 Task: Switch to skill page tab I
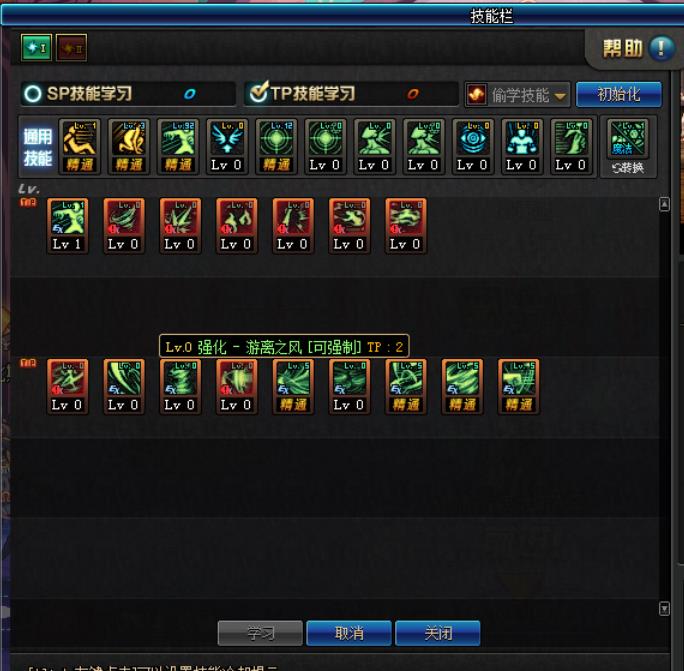coord(36,47)
